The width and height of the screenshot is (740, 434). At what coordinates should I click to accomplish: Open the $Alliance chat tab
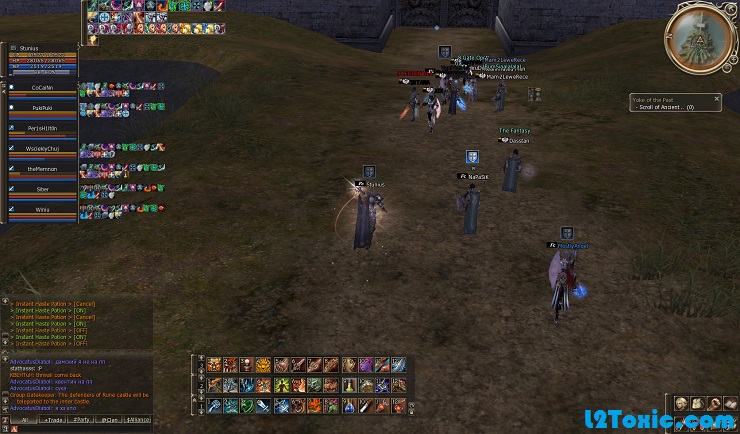point(139,419)
